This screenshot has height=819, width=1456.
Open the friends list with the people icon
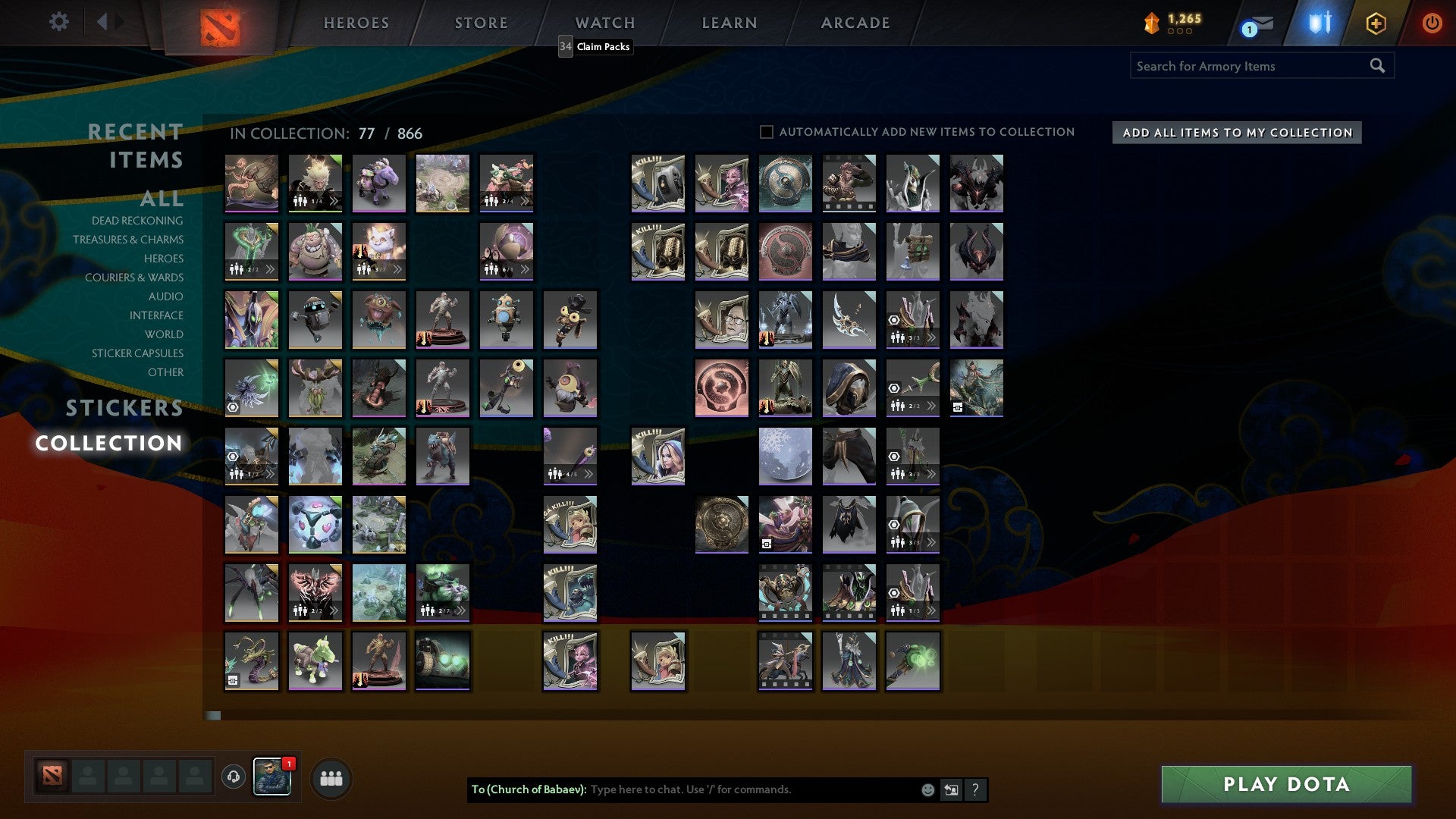[331, 780]
